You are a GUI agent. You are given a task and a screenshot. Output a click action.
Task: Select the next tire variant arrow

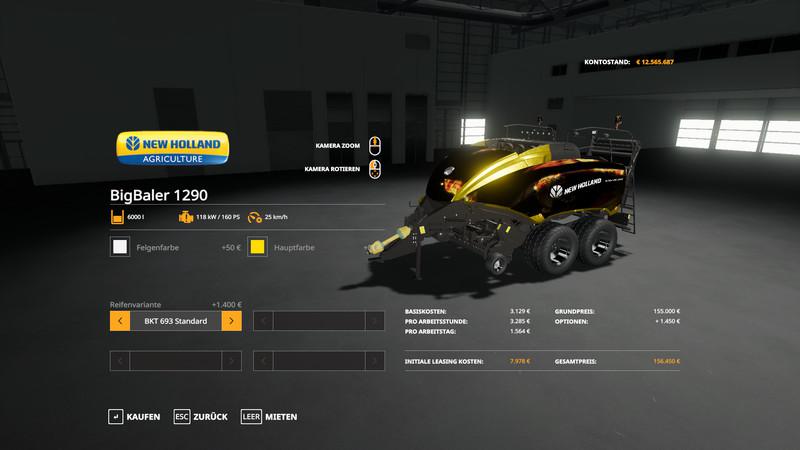pyautogui.click(x=231, y=321)
